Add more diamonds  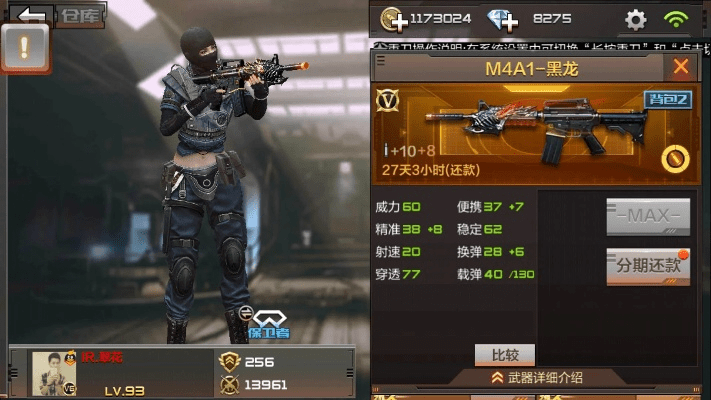[x=503, y=19]
